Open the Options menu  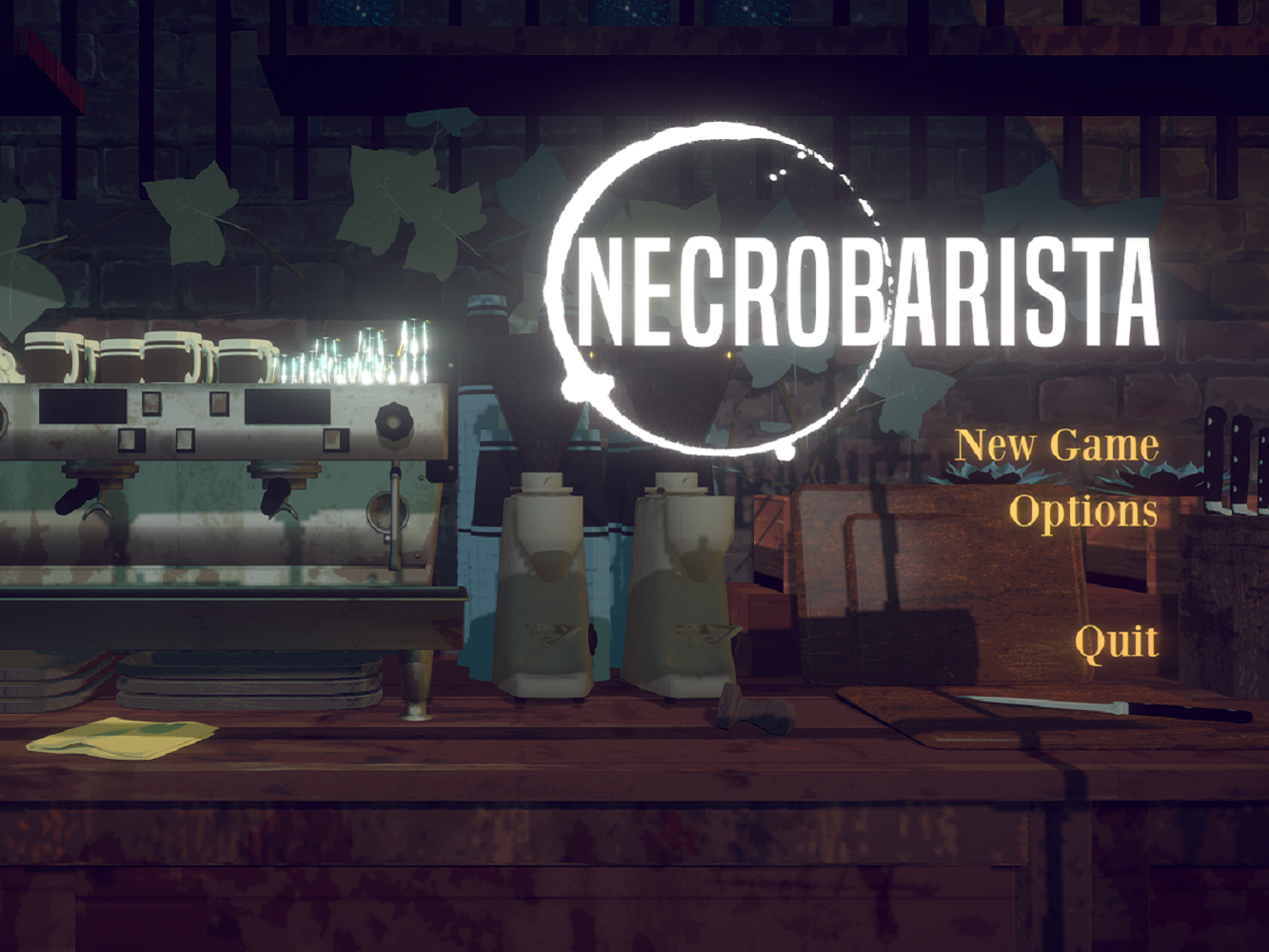point(1085,514)
